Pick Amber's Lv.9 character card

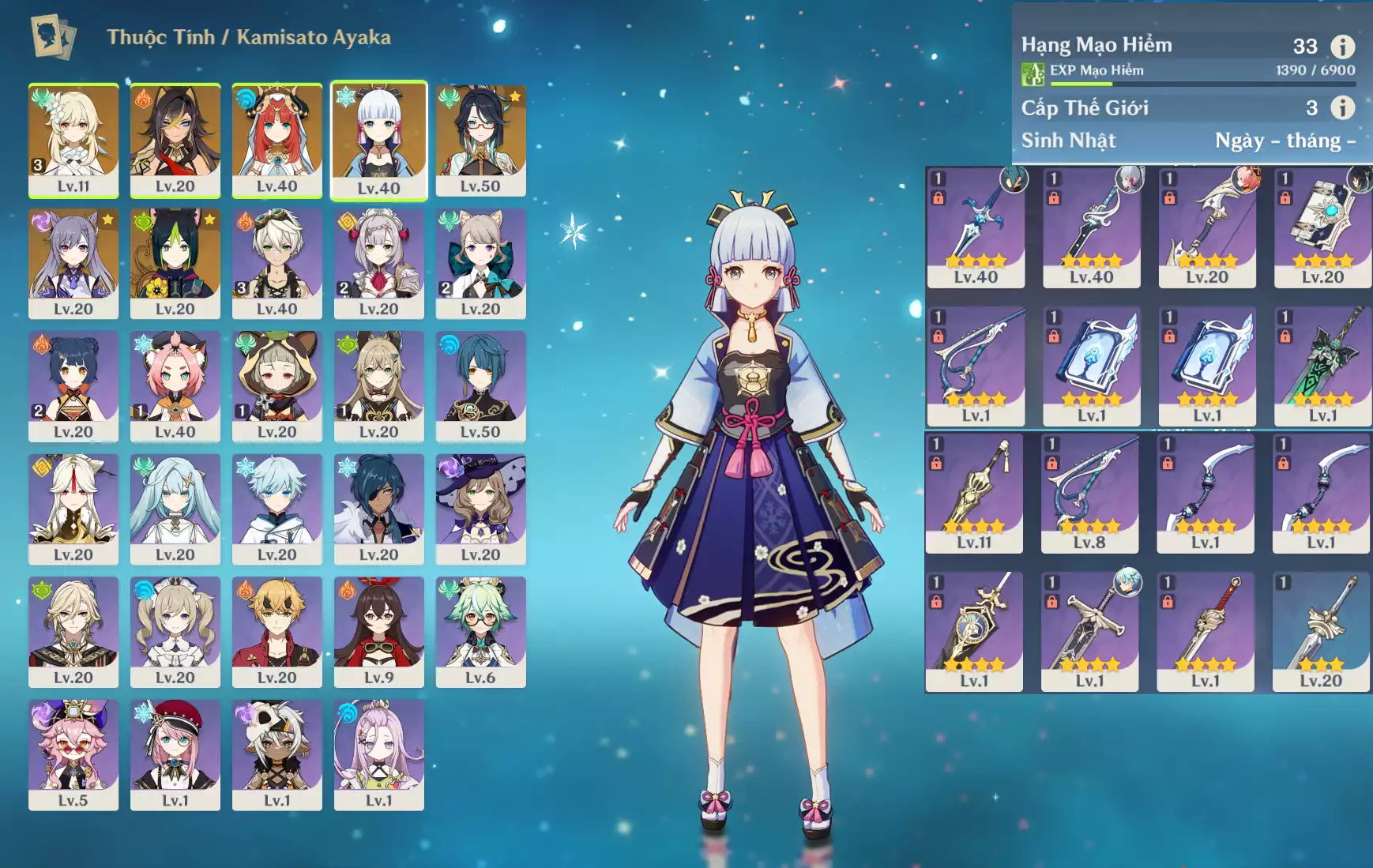pyautogui.click(x=378, y=631)
